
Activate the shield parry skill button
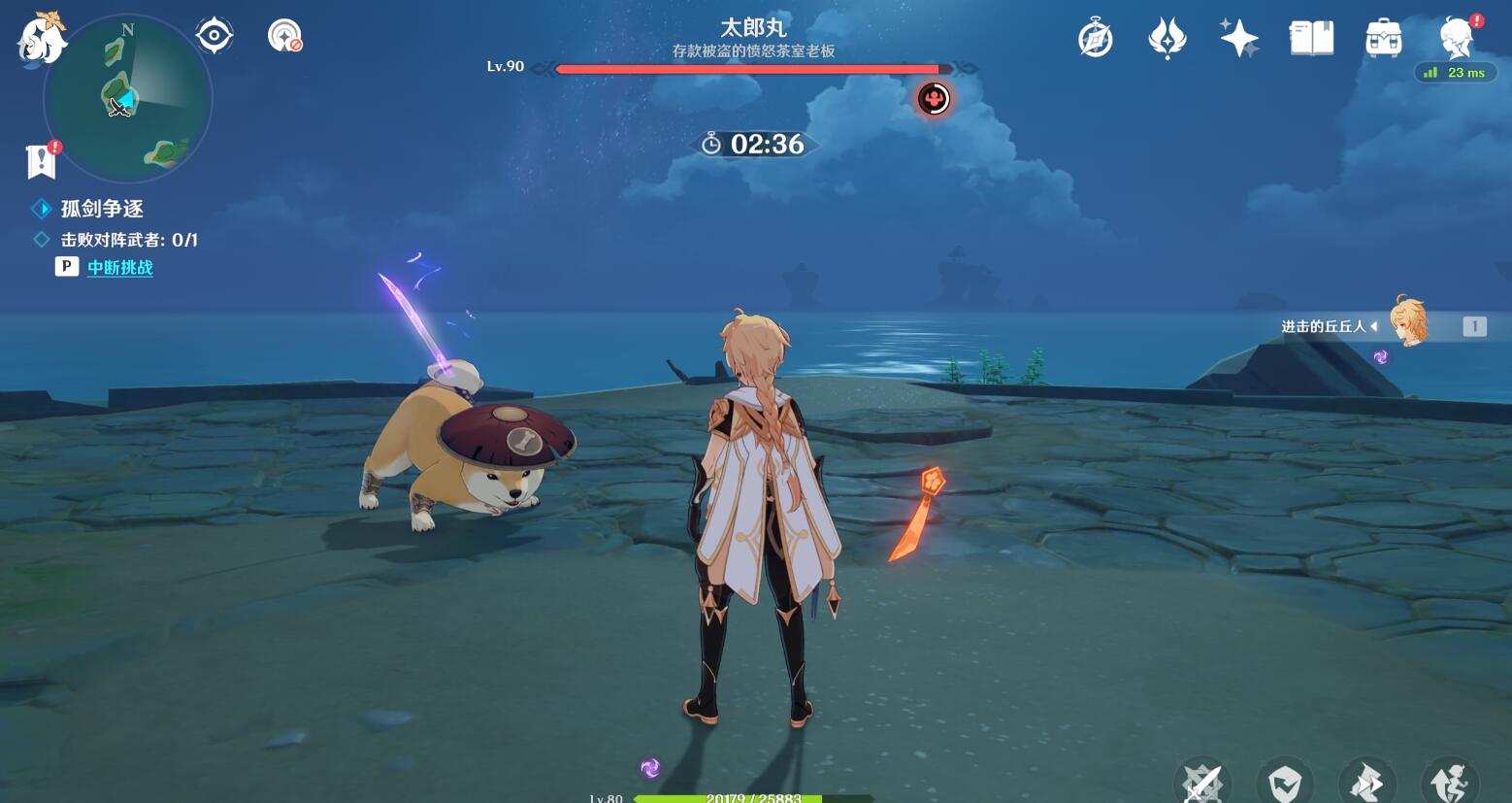[1285, 782]
